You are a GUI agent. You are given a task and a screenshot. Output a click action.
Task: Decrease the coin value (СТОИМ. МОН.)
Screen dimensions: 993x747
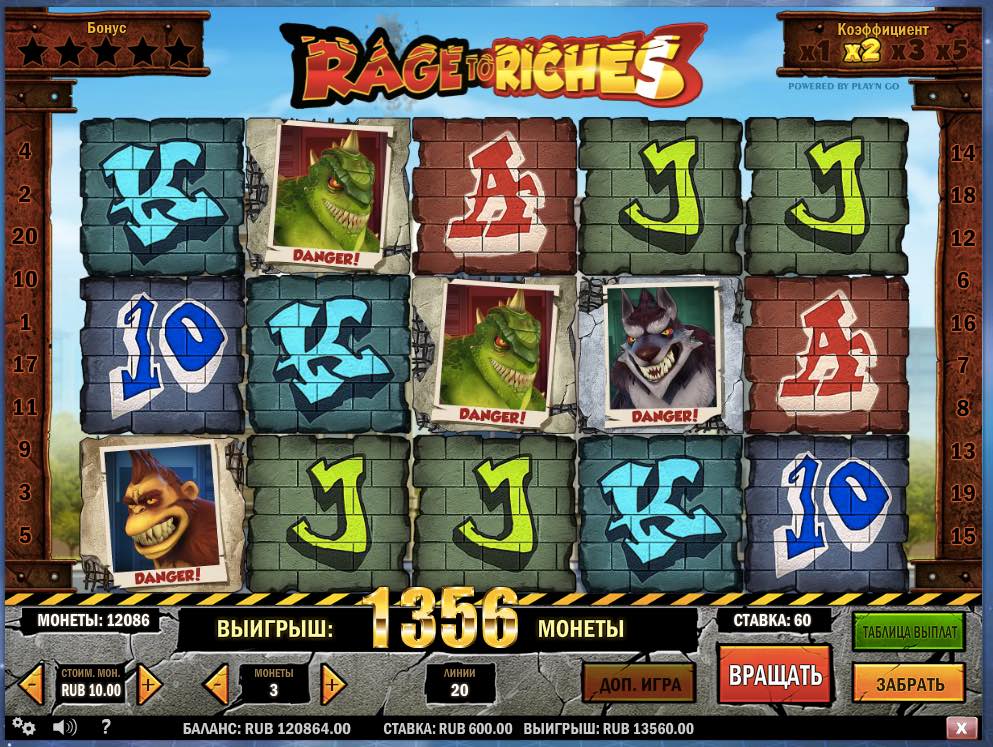coord(33,685)
